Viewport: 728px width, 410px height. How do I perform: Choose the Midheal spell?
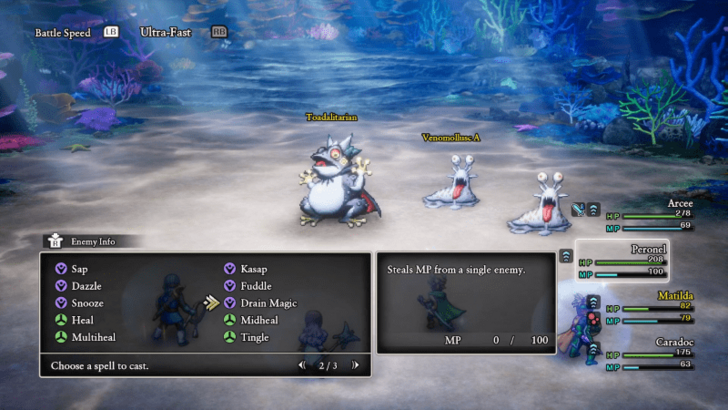tap(258, 320)
